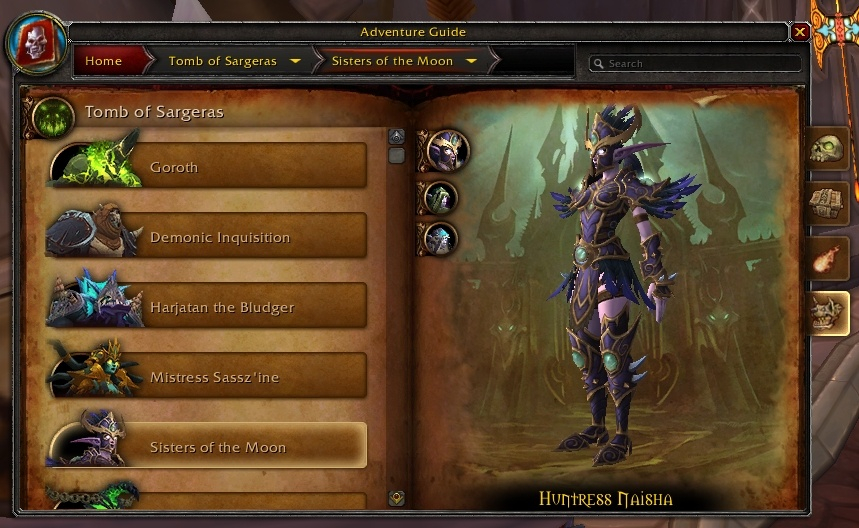Image resolution: width=859 pixels, height=528 pixels.
Task: Show the skull overview tab
Action: [829, 149]
